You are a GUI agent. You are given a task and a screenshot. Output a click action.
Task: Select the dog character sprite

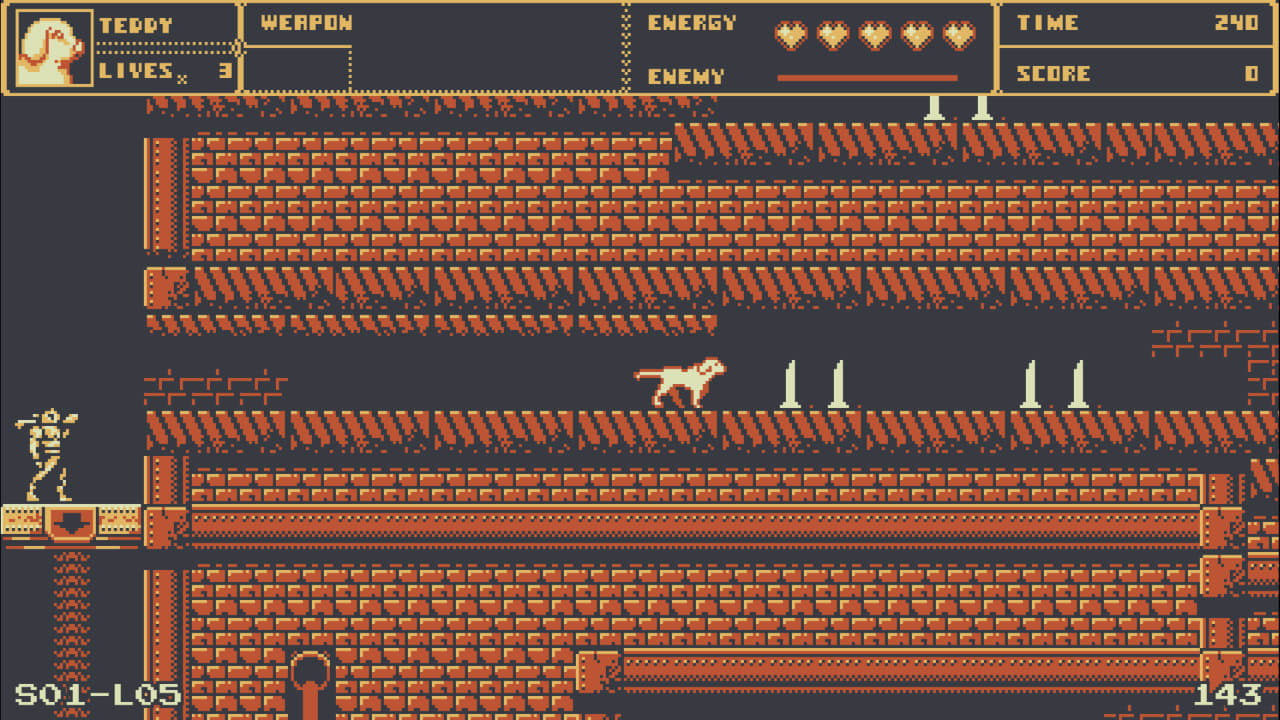point(680,385)
